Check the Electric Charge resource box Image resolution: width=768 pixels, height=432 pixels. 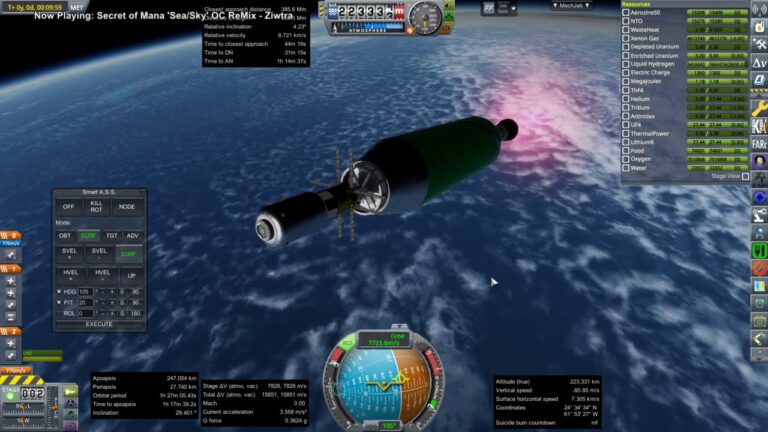[627, 72]
